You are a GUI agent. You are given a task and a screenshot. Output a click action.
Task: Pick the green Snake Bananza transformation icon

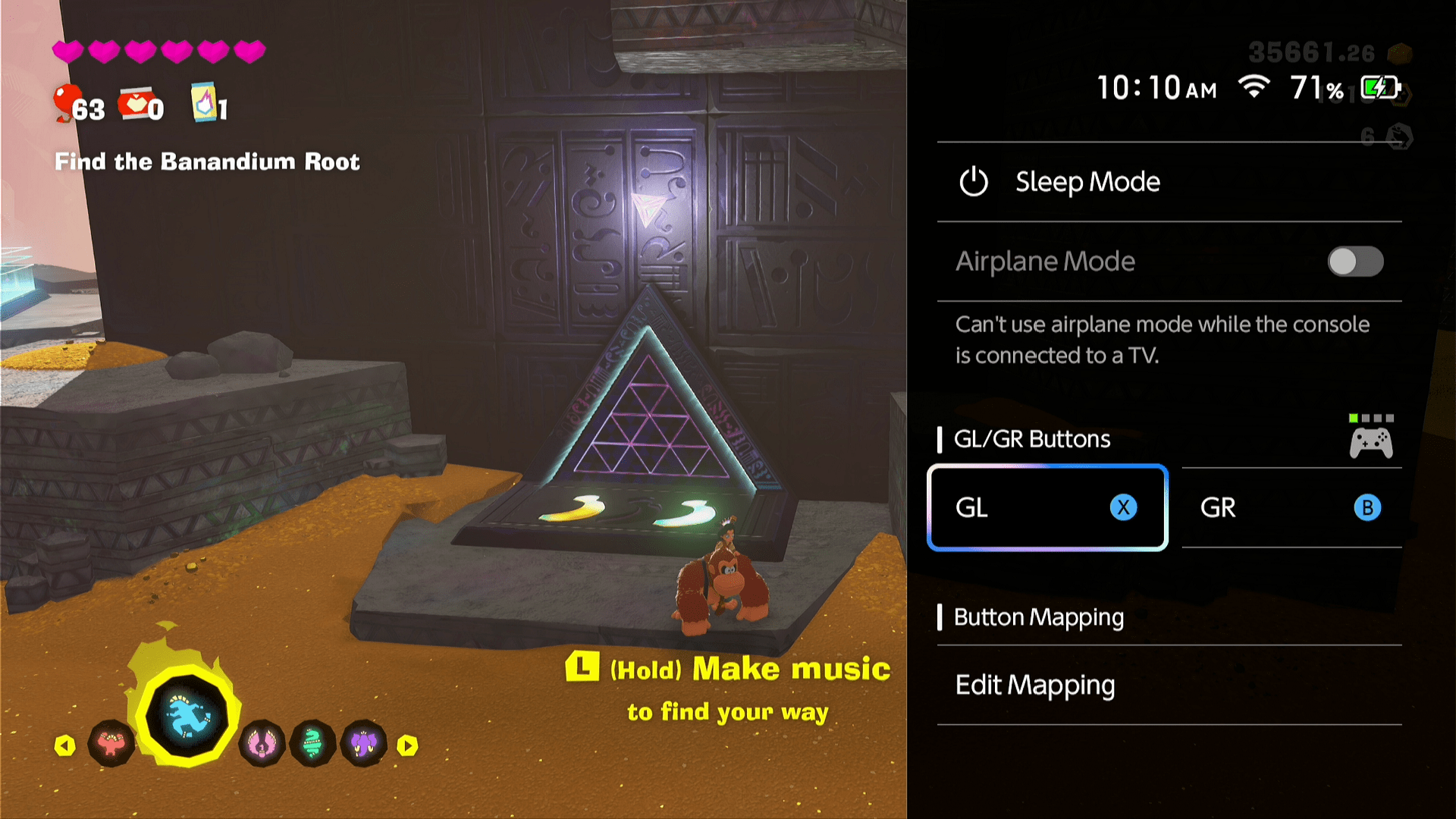click(x=312, y=745)
